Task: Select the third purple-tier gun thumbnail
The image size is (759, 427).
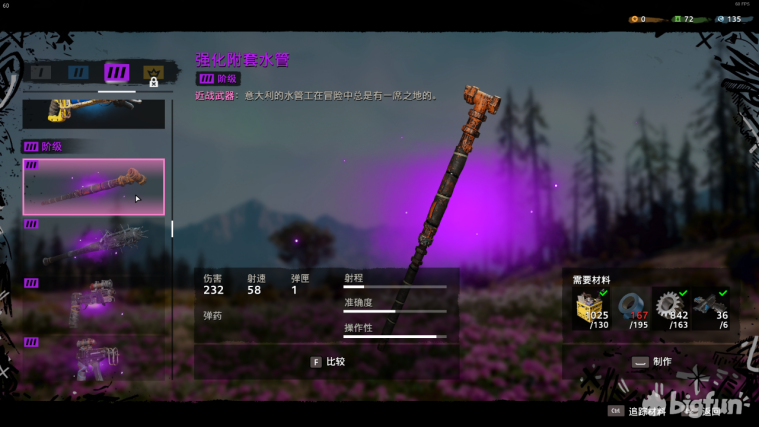Action: click(94, 302)
